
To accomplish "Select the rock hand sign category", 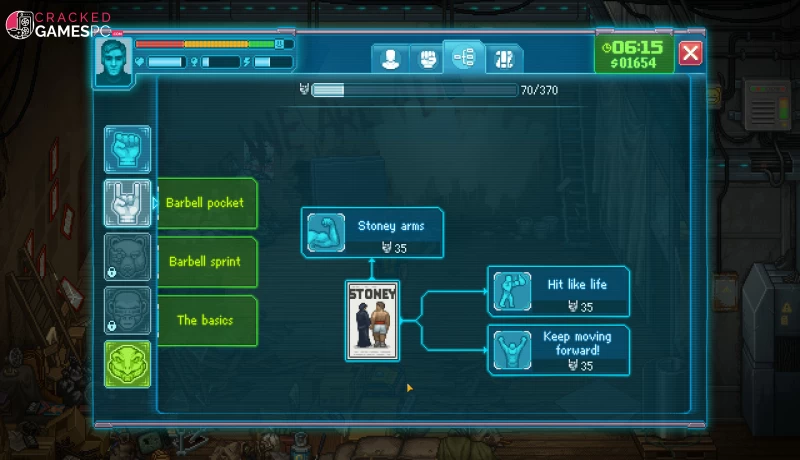I will [128, 203].
